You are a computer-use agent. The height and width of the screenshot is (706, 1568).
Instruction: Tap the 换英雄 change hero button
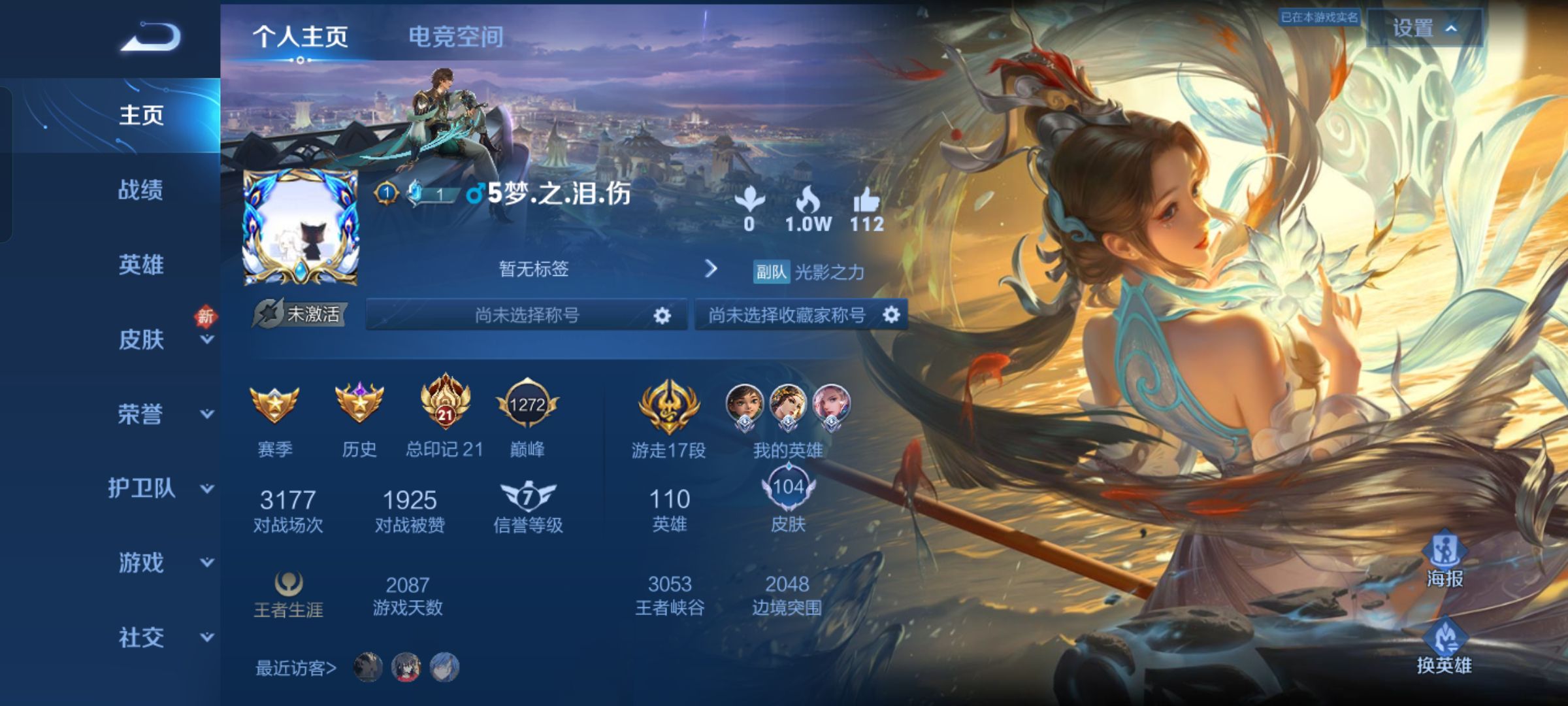click(1445, 647)
